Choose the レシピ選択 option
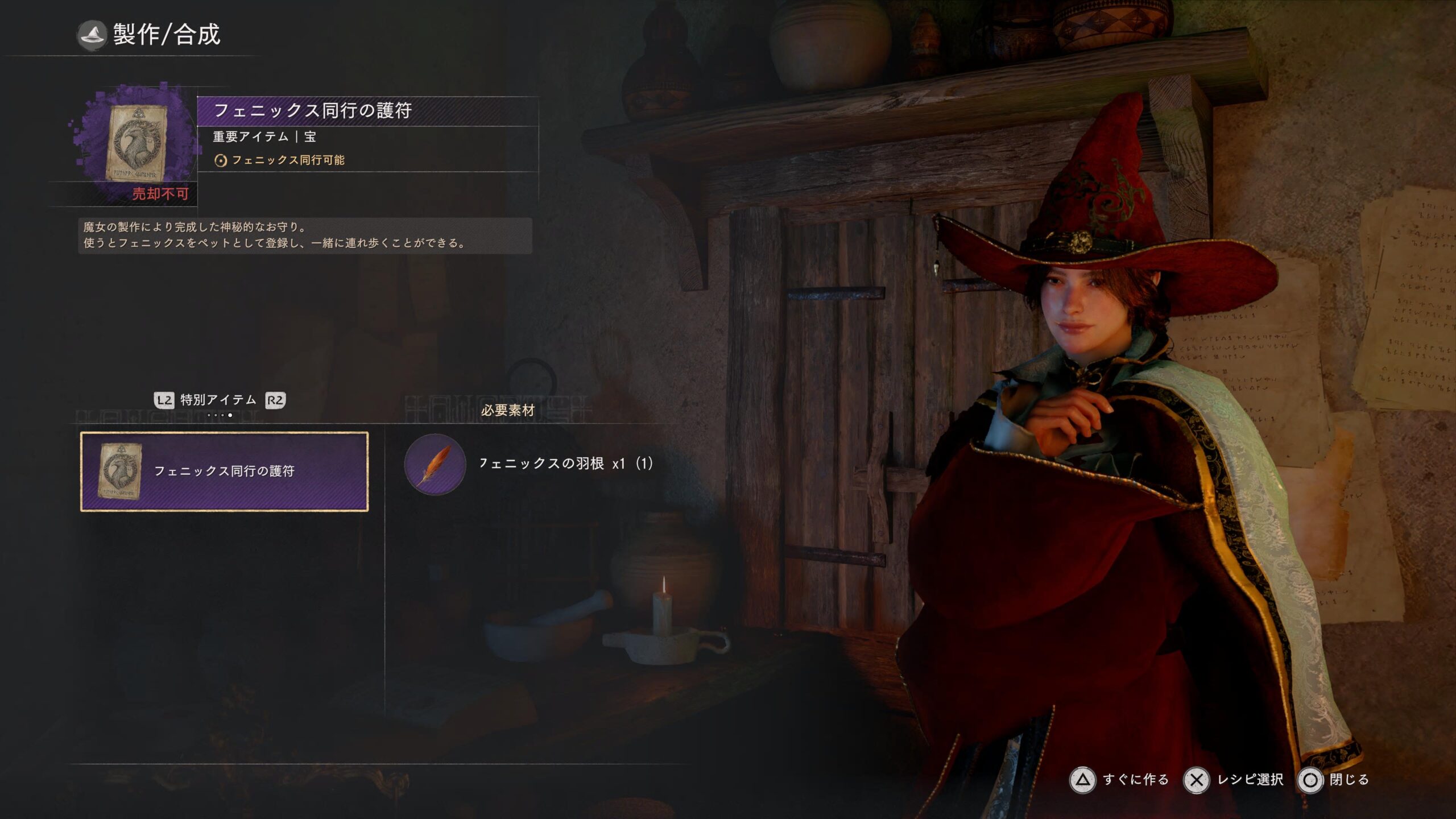 (1234, 780)
